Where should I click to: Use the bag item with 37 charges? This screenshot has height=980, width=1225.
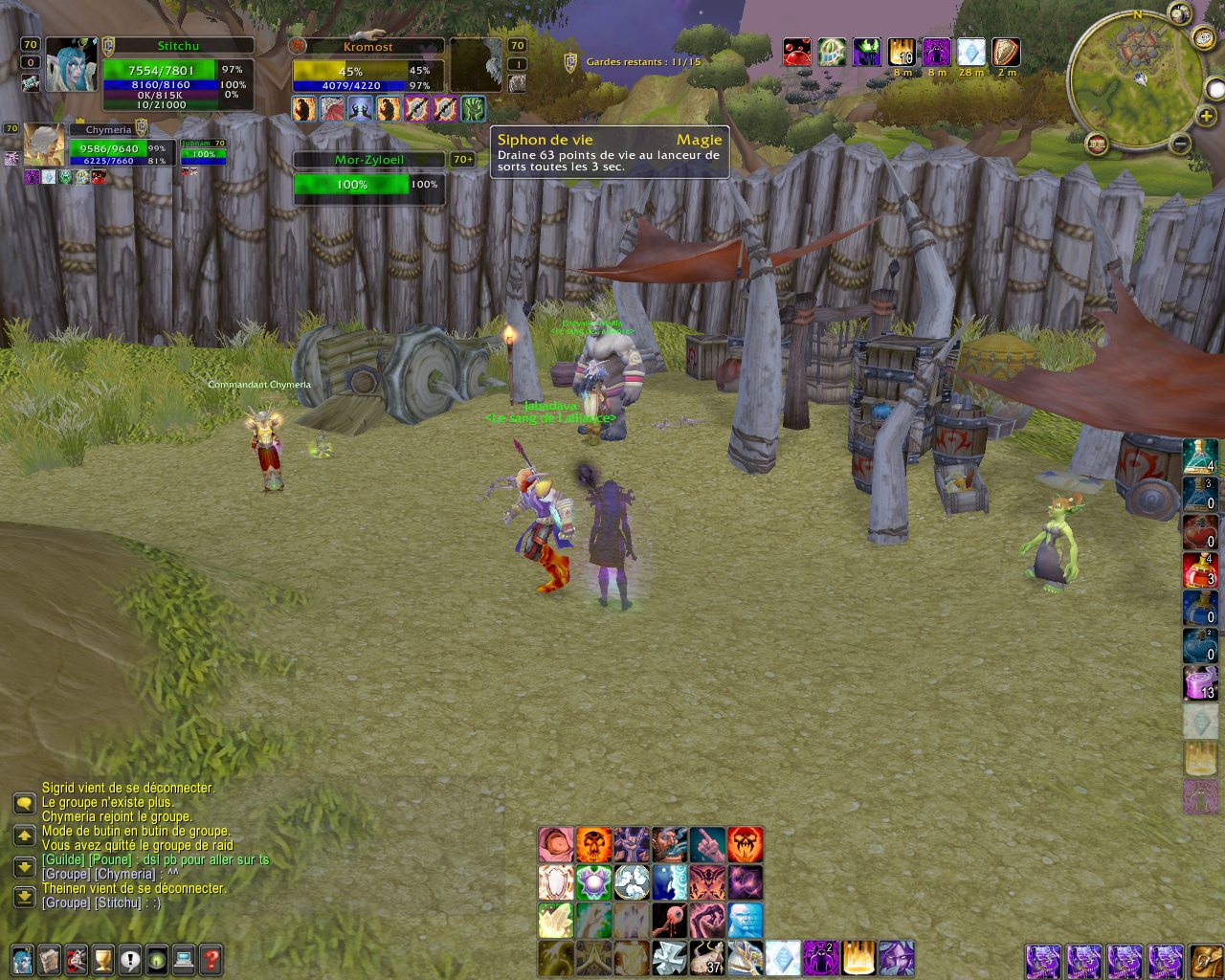click(x=707, y=958)
